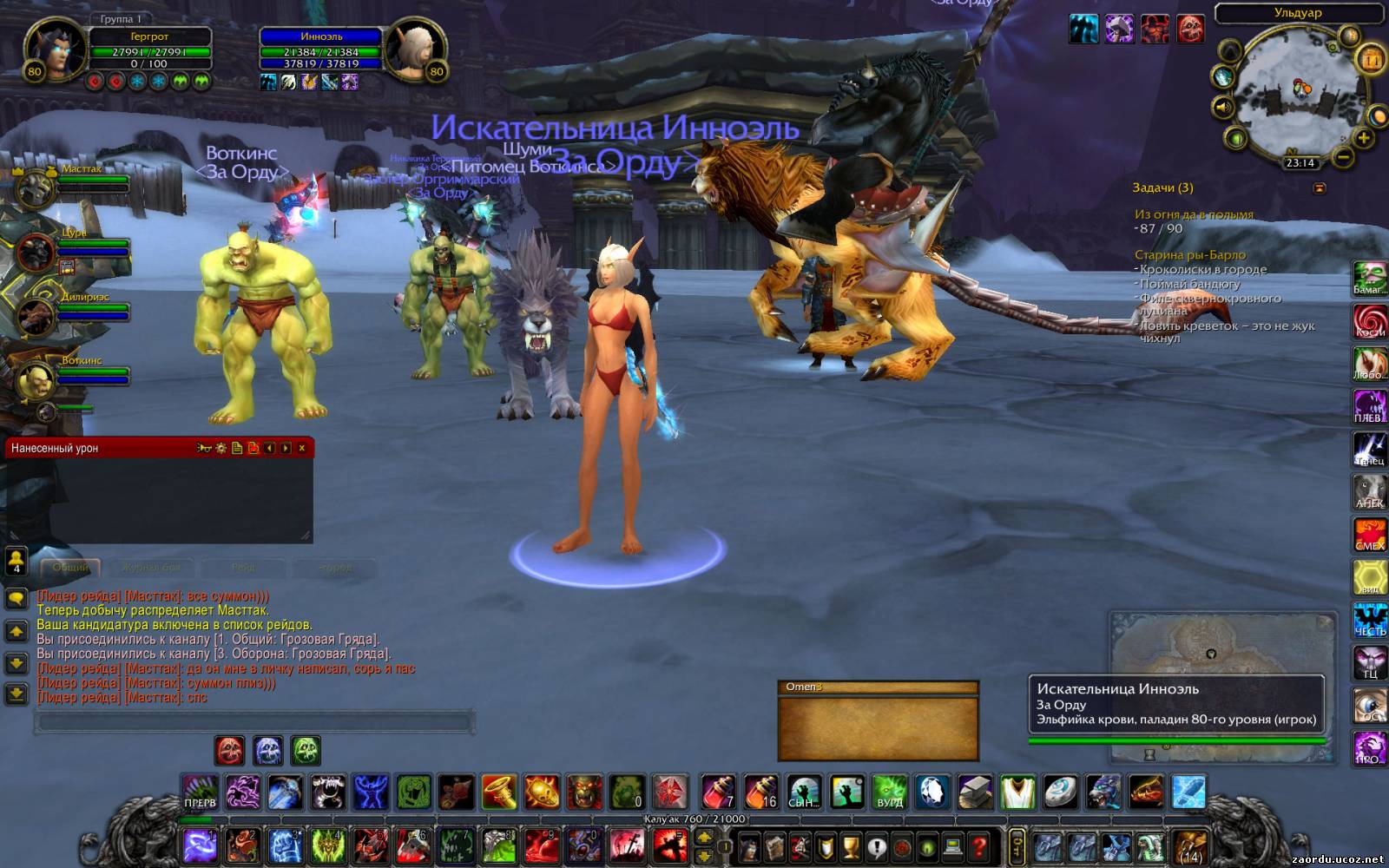Click the chat input field
Viewport: 1389px width, 868px height.
click(x=254, y=722)
